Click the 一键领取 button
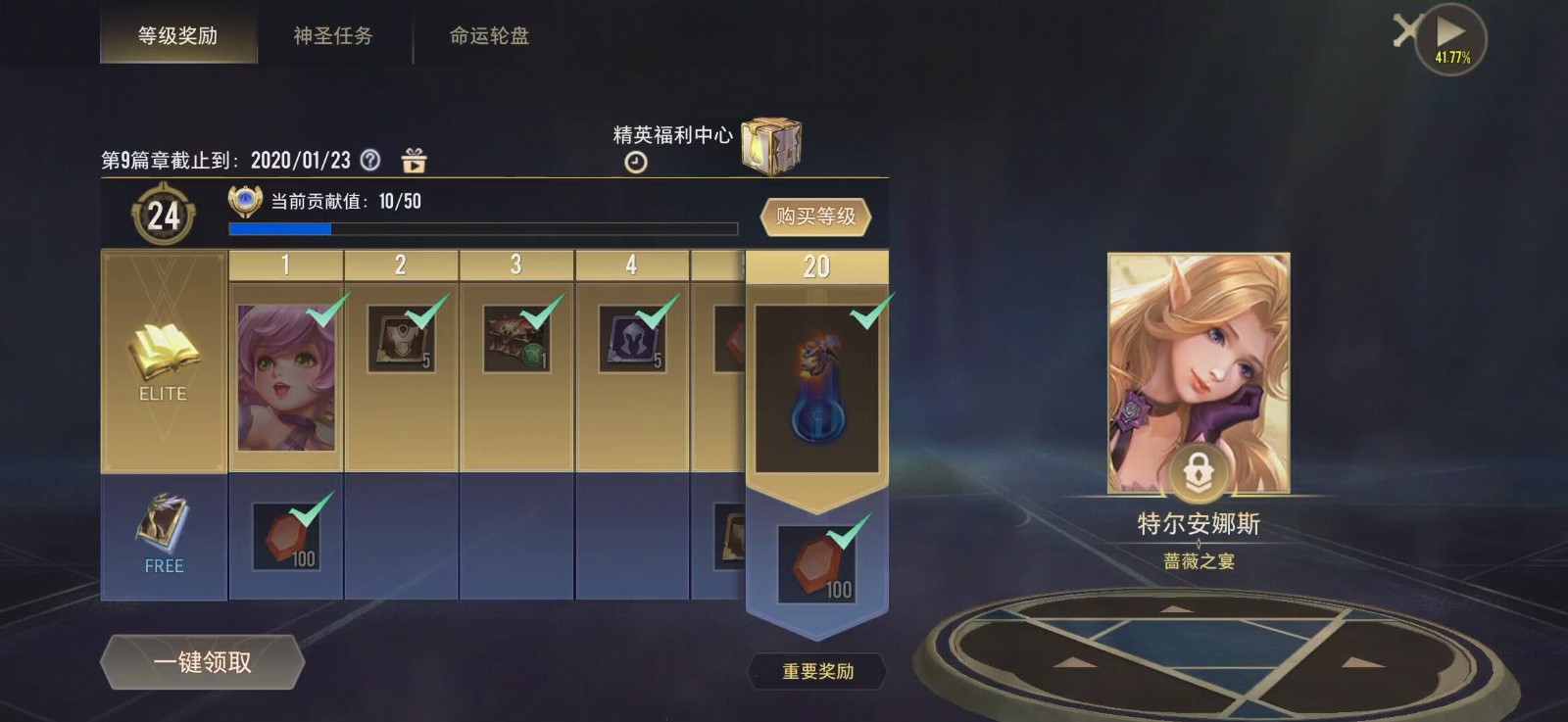The image size is (1568, 722). [202, 662]
